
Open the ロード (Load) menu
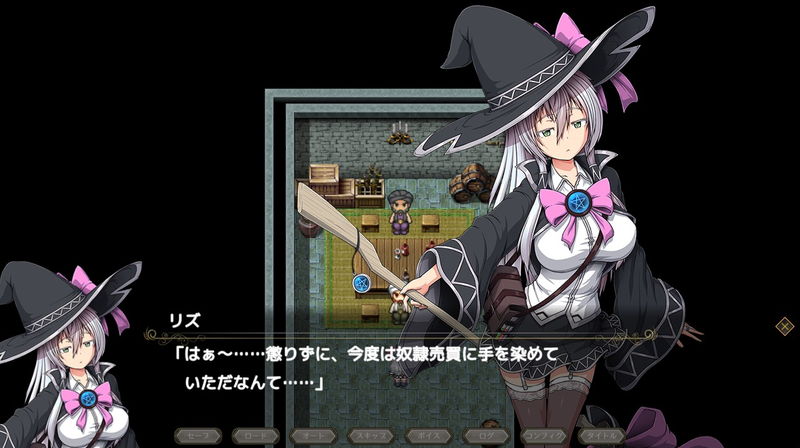click(255, 436)
